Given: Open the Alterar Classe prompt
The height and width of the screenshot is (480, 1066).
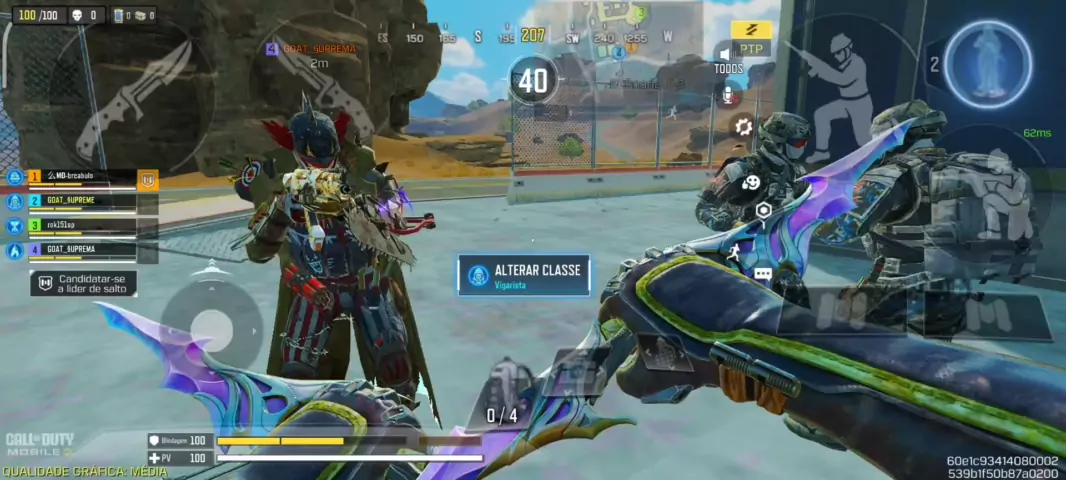Looking at the screenshot, I should 524,275.
